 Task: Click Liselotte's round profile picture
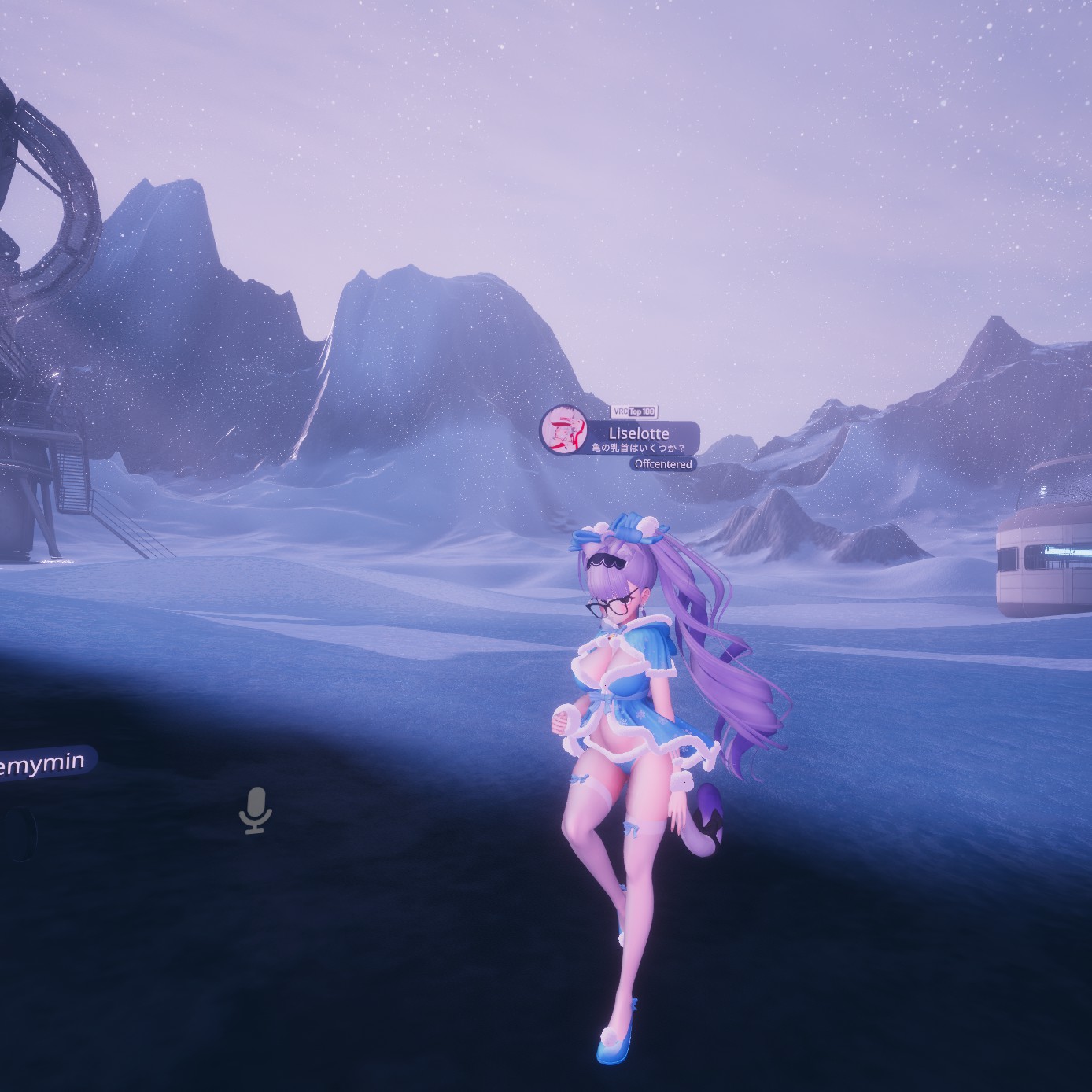(564, 430)
